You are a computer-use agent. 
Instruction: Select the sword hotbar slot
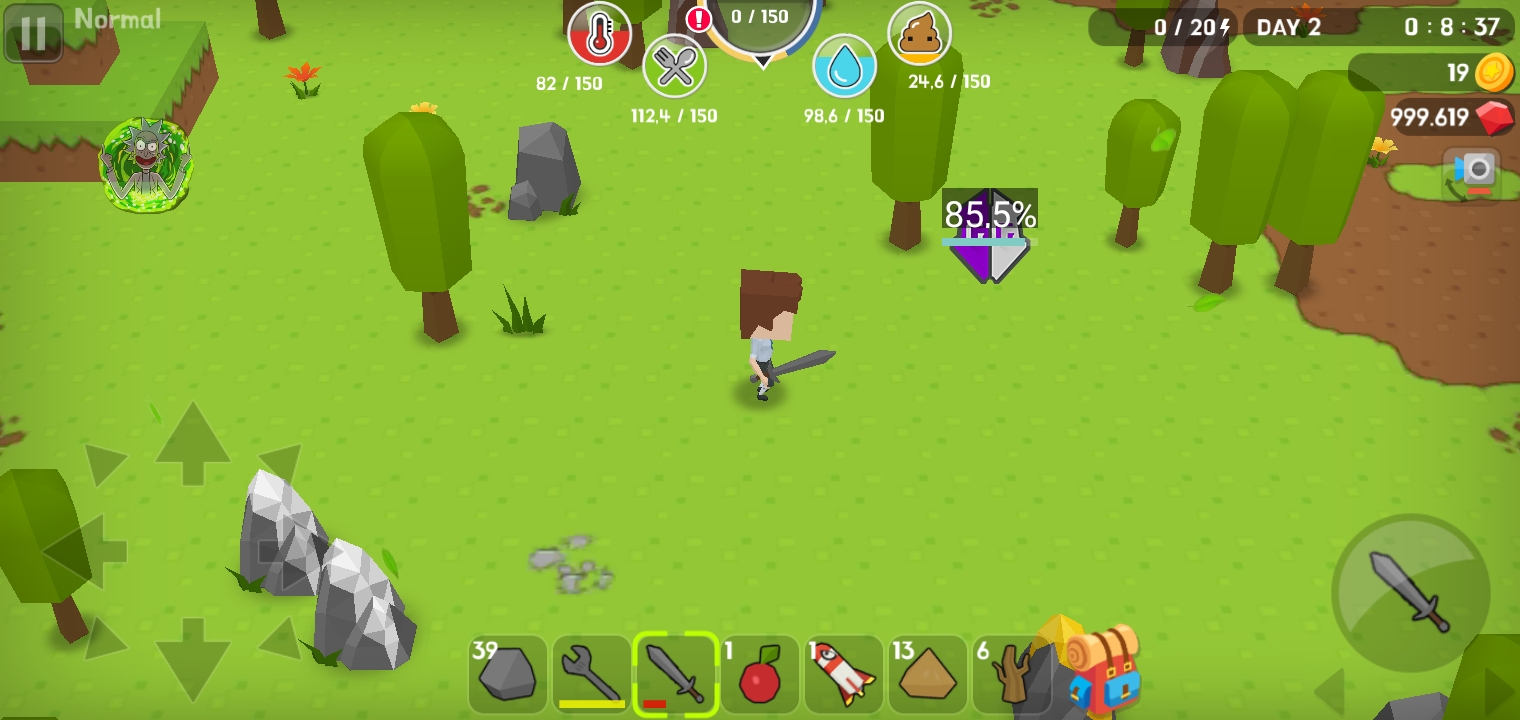(x=676, y=674)
